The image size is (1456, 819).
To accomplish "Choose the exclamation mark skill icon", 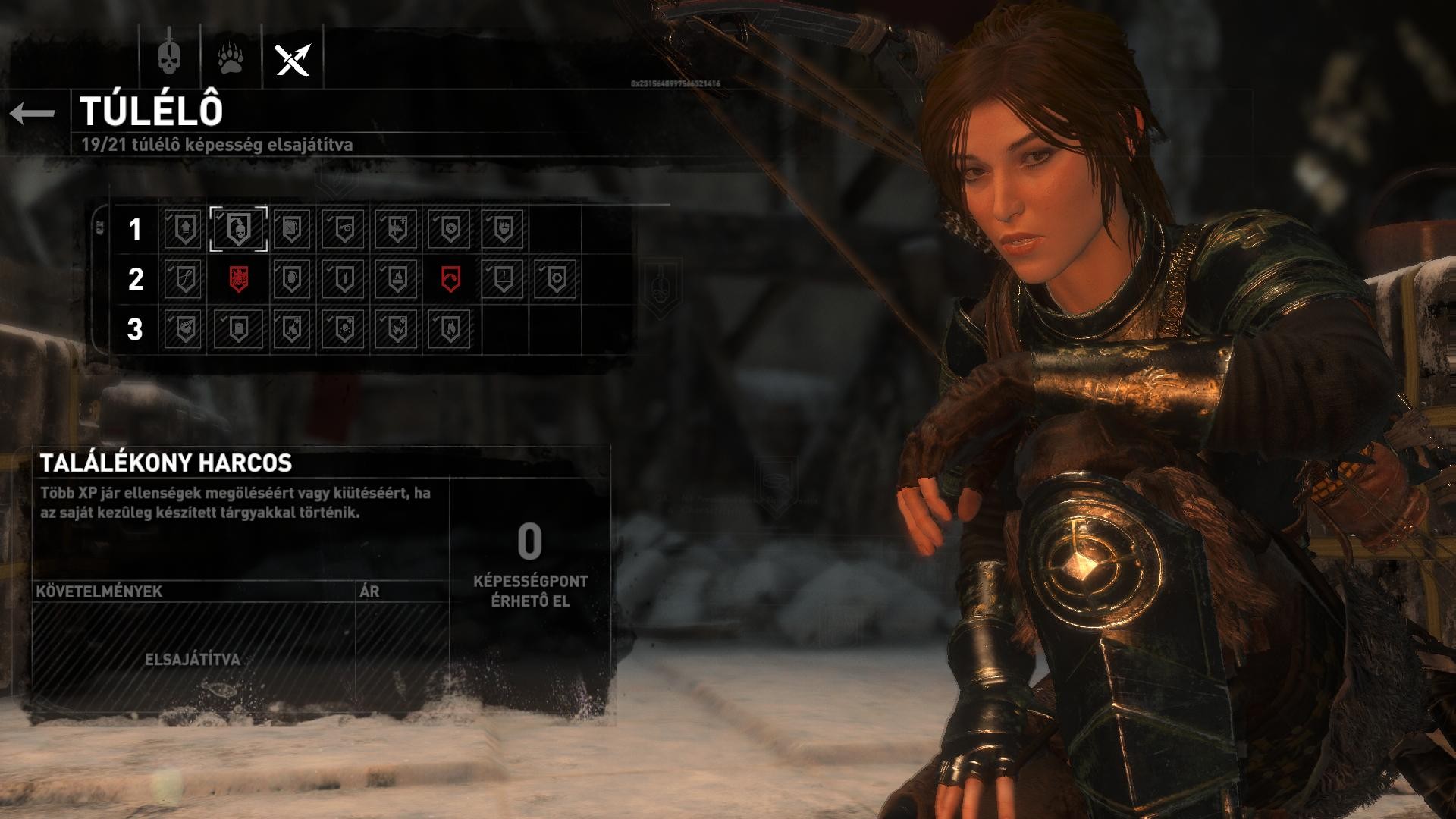I will coord(504,279).
